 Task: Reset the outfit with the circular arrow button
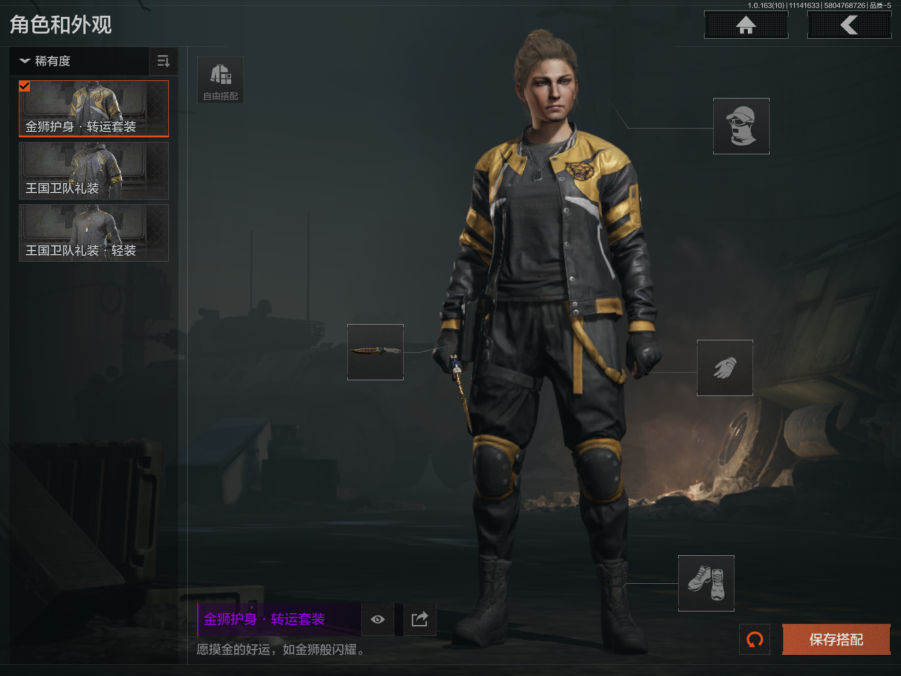[x=754, y=640]
